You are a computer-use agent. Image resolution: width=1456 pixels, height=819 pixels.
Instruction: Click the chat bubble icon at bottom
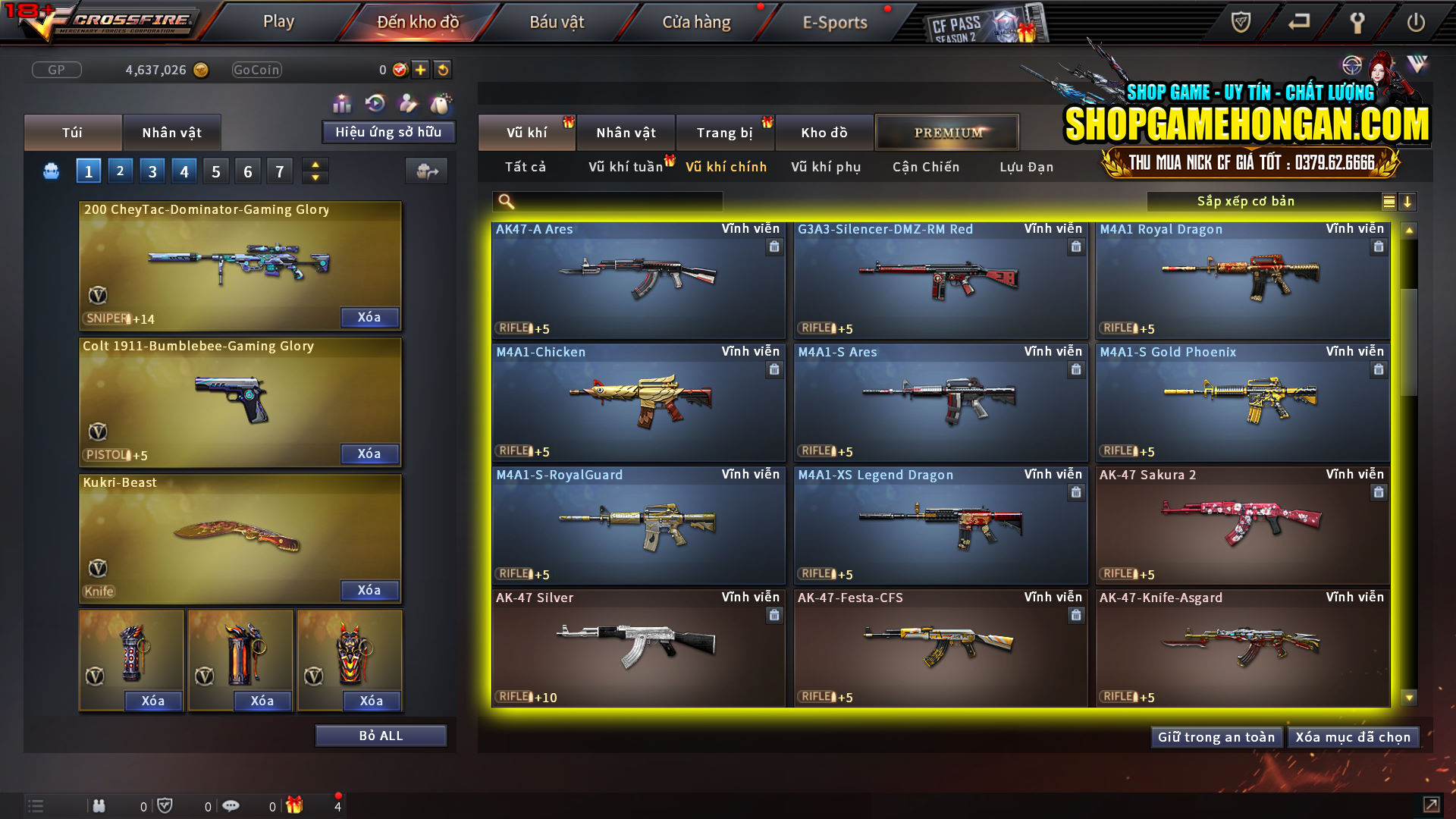pos(231,805)
